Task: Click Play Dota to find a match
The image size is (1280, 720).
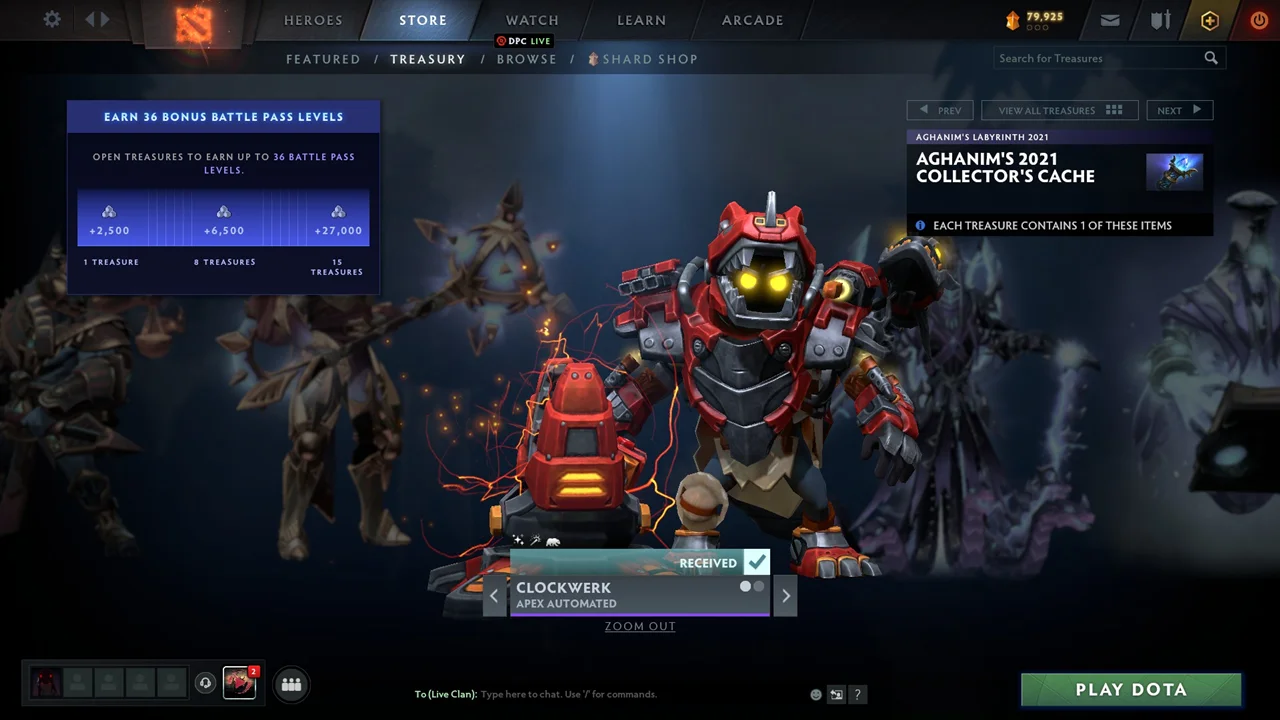Action: pos(1131,689)
